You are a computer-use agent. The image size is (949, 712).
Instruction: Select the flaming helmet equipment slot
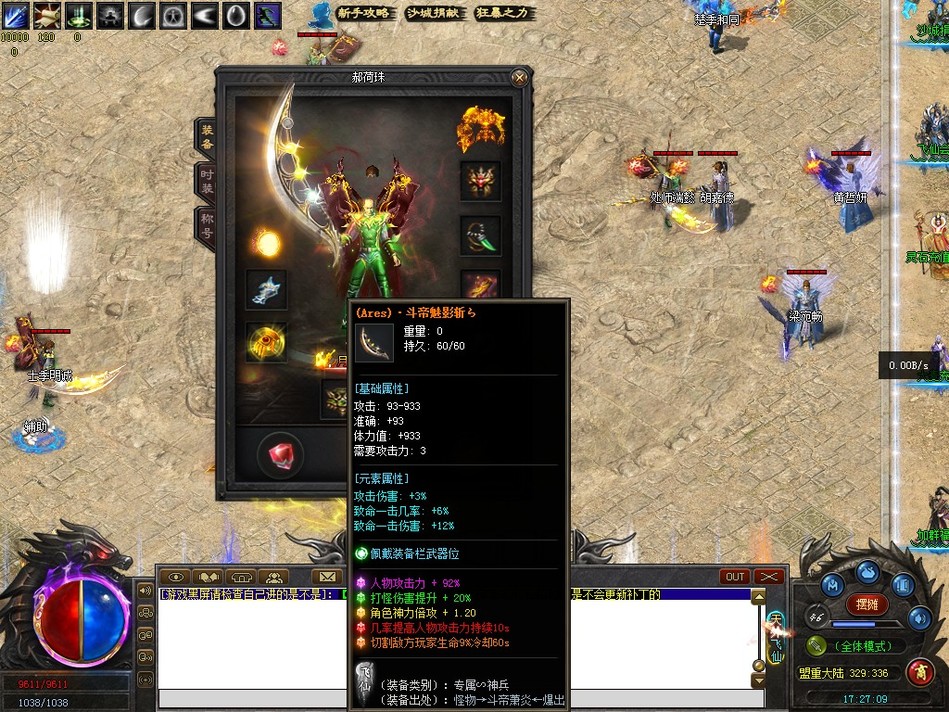point(481,128)
